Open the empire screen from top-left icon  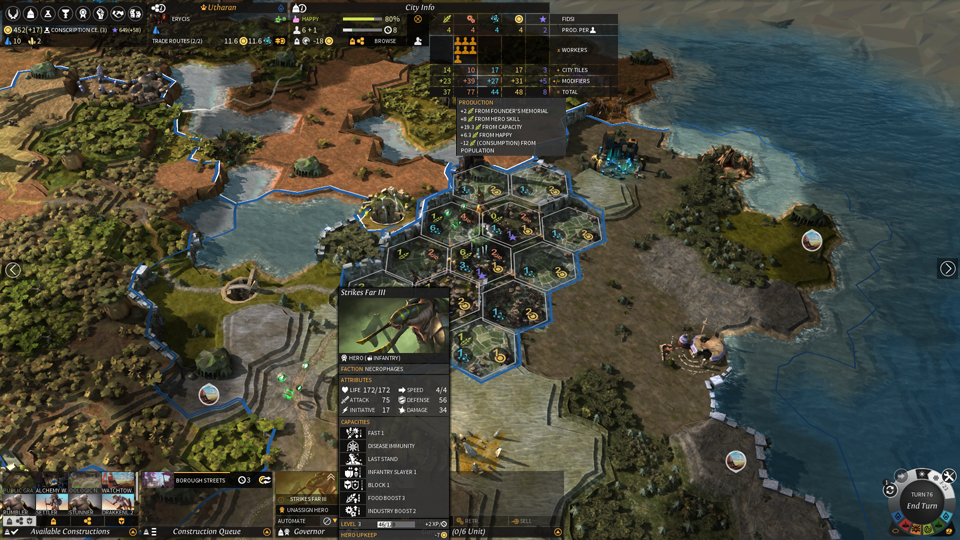coord(13,14)
